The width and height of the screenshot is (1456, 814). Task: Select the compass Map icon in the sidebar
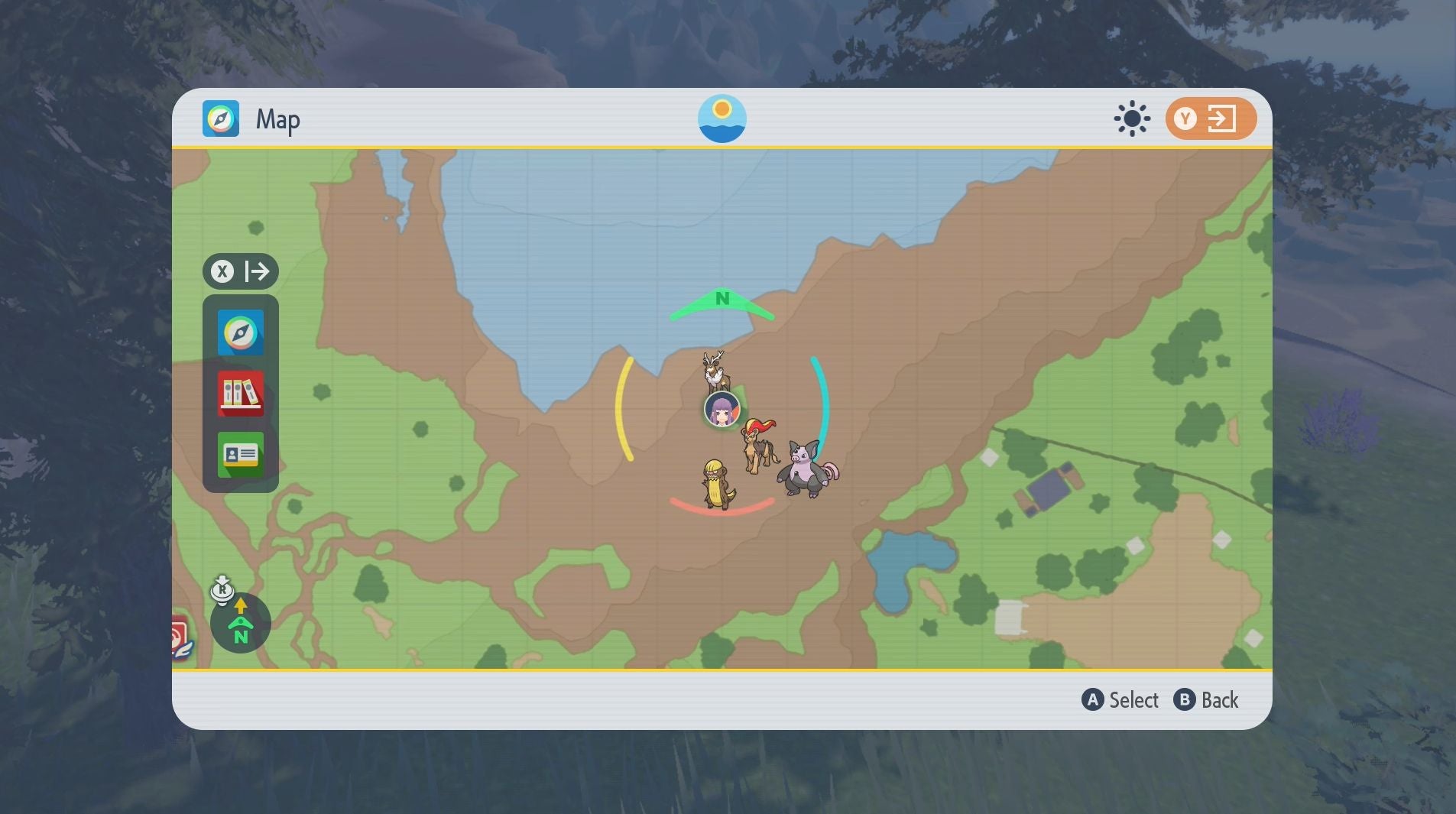(x=241, y=332)
